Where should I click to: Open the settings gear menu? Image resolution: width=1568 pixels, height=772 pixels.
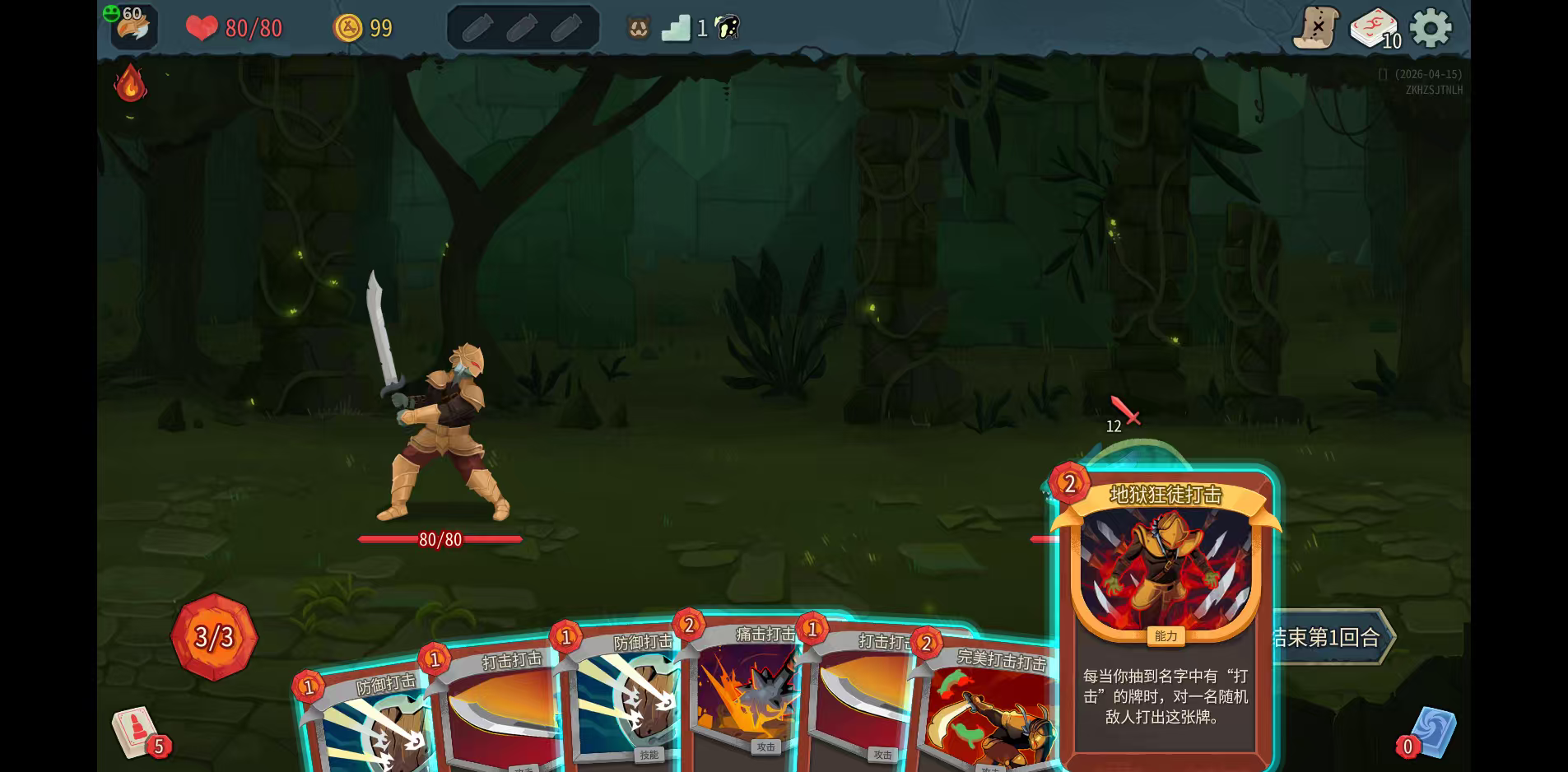(1431, 29)
